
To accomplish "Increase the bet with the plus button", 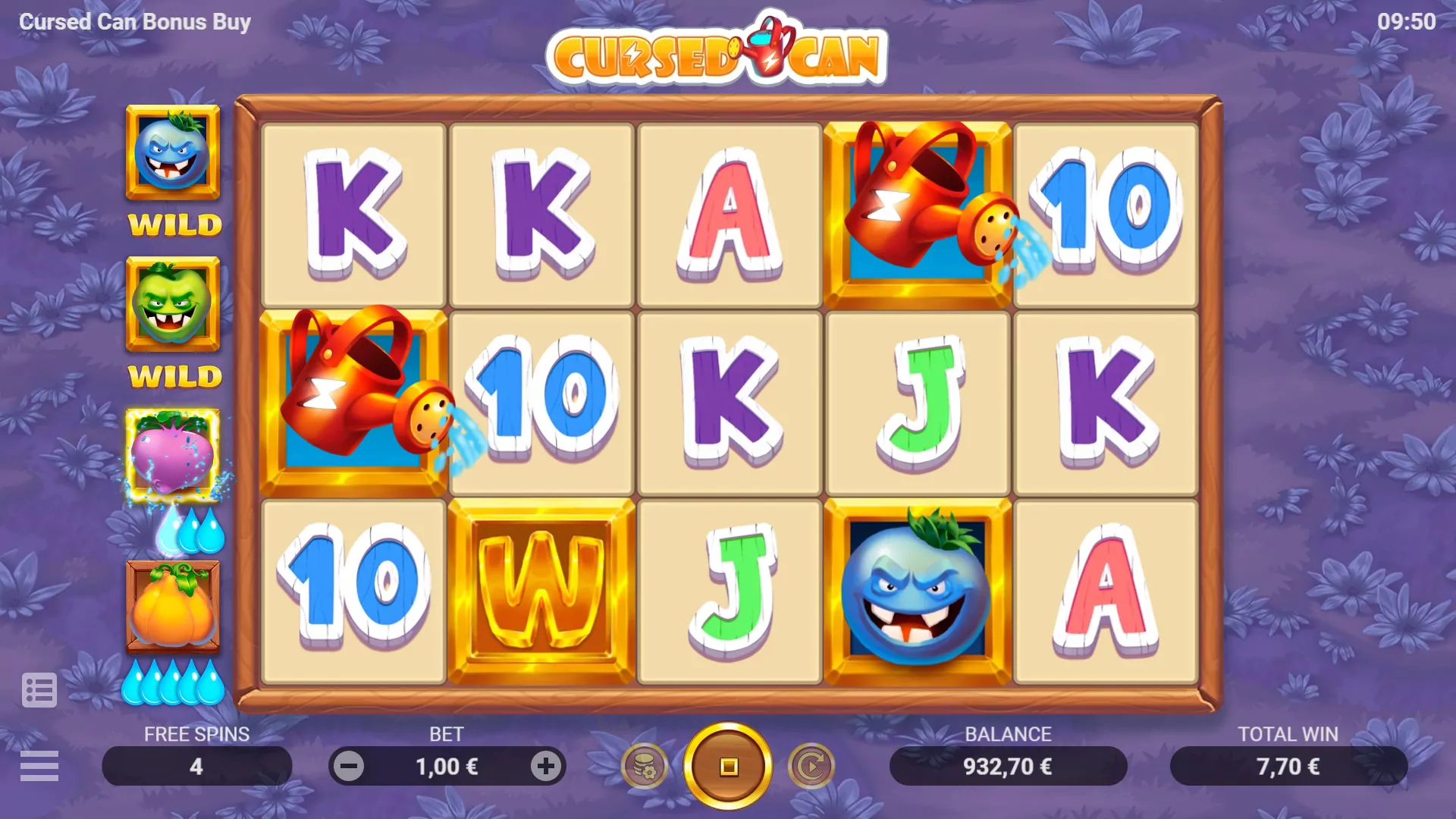I will tap(544, 765).
